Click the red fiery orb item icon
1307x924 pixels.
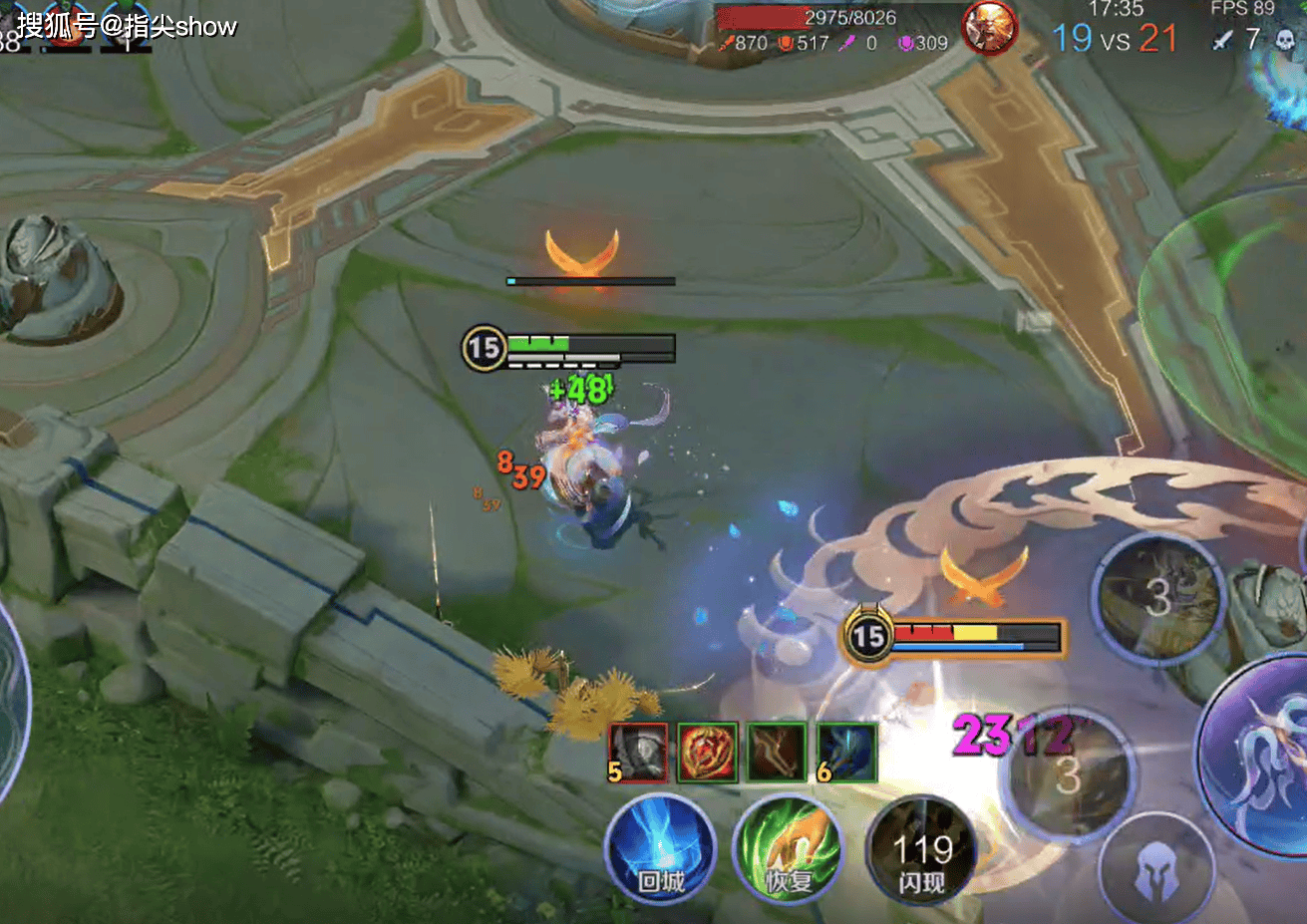coord(707,752)
